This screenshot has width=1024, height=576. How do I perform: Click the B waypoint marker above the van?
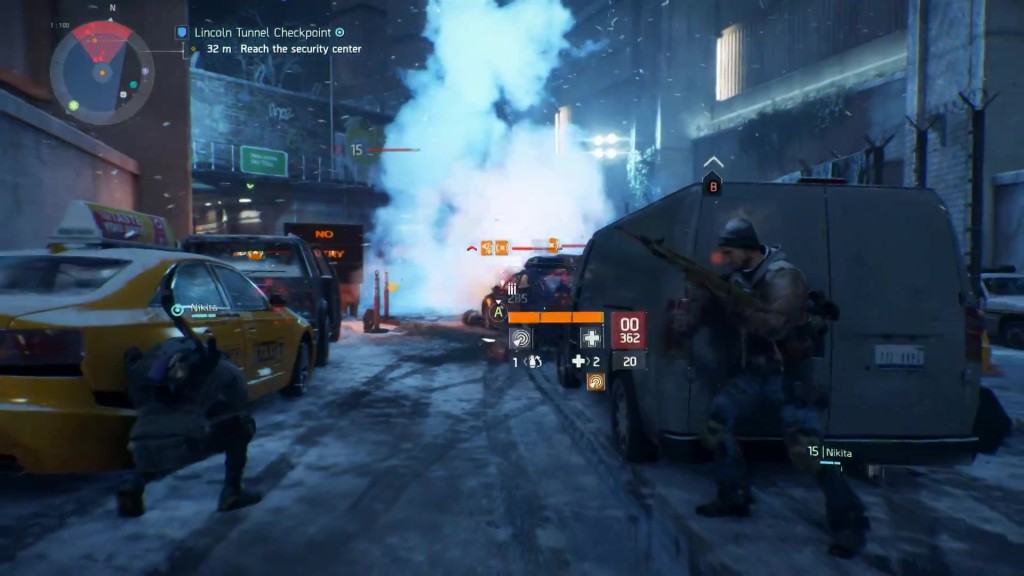[x=713, y=184]
